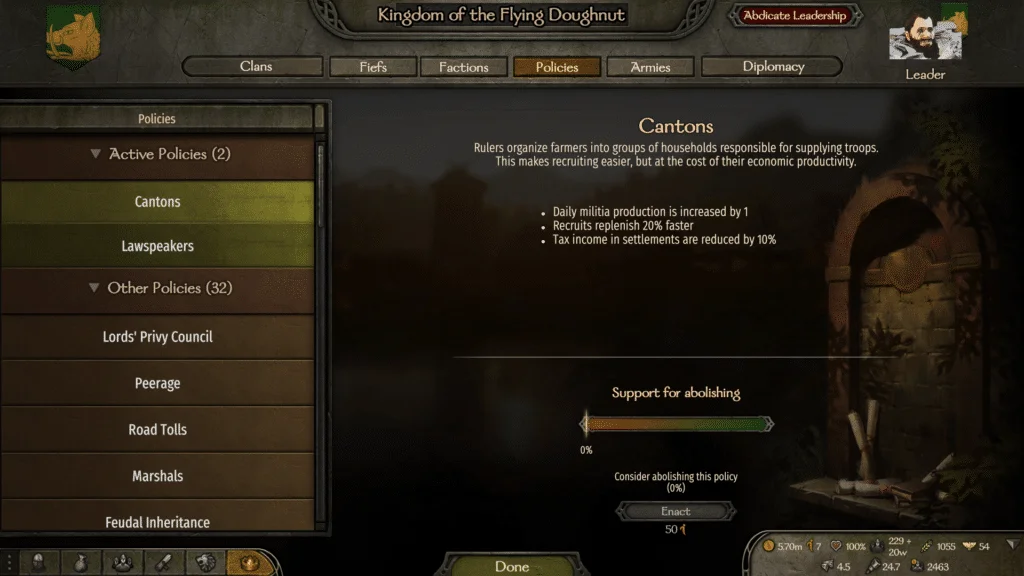Open the Diplomacy tab
1024x576 pixels.
click(x=773, y=67)
